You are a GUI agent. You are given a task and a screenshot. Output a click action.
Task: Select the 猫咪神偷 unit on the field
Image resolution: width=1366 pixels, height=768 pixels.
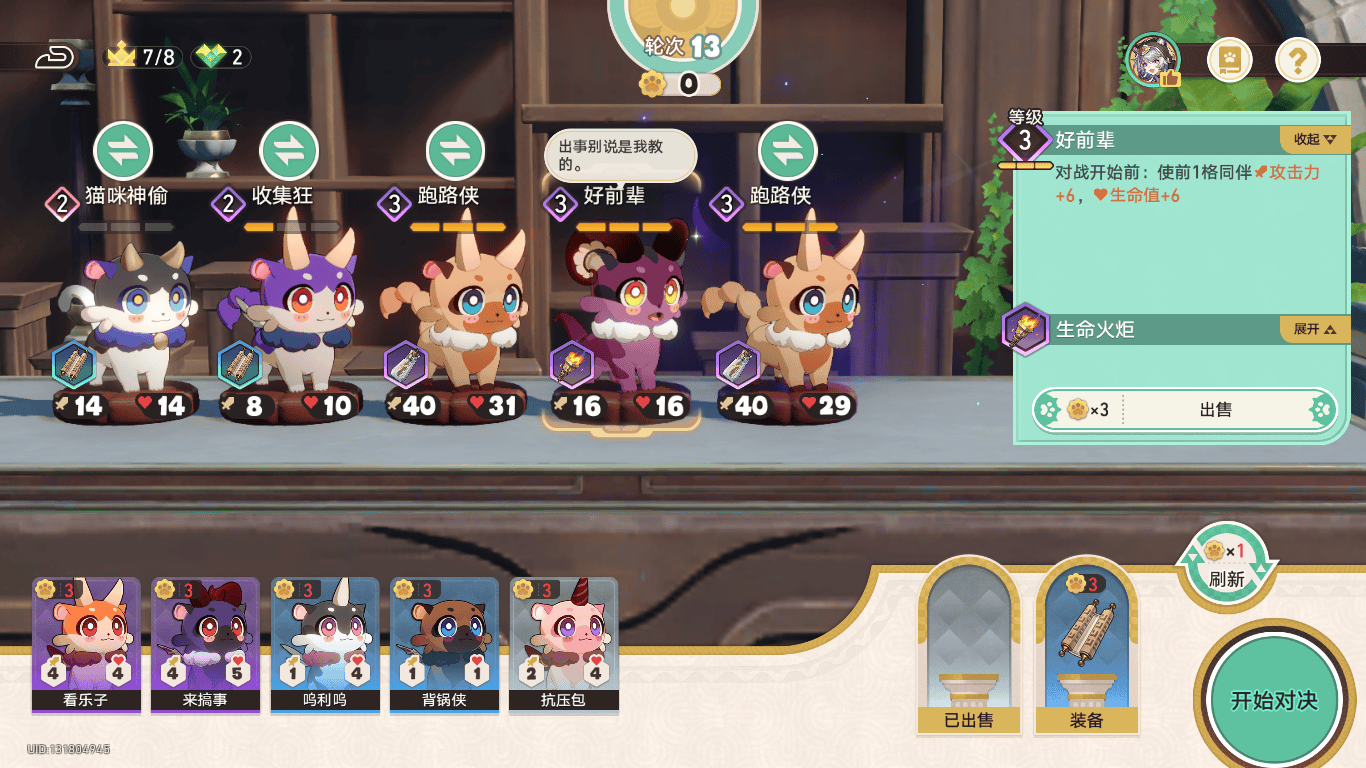pos(125,320)
